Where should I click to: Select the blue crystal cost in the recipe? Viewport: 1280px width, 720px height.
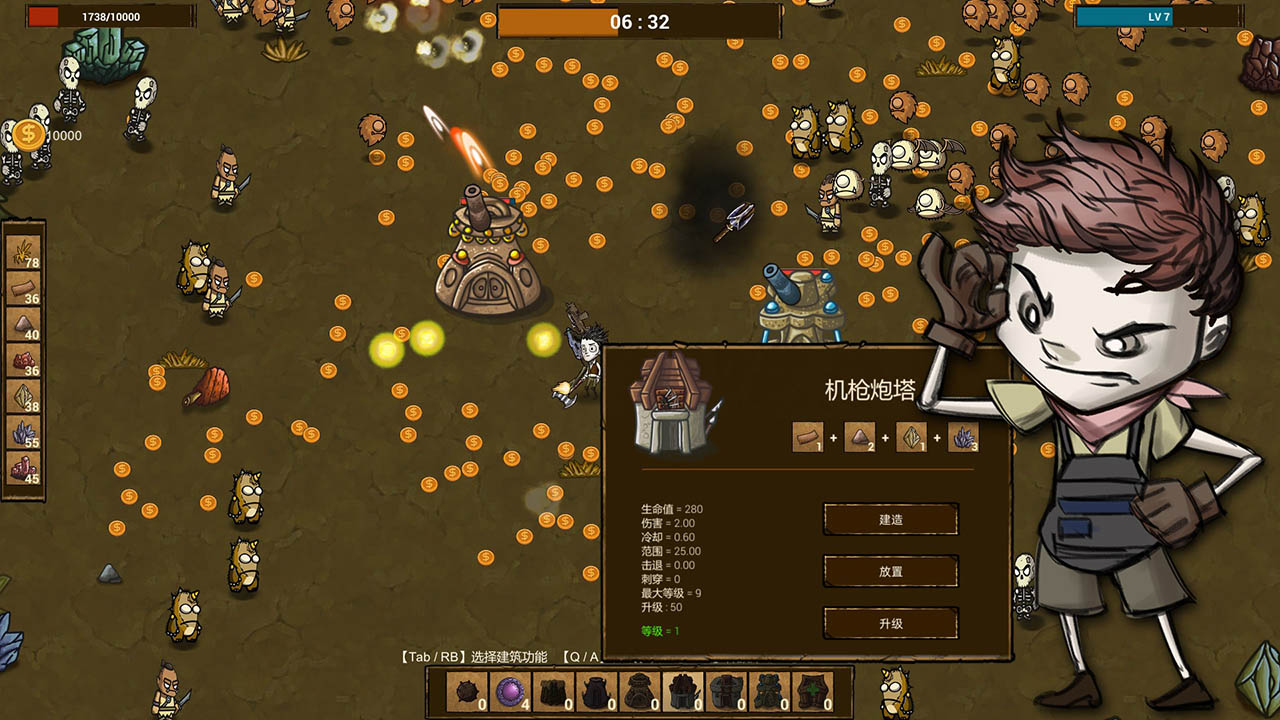coord(963,437)
